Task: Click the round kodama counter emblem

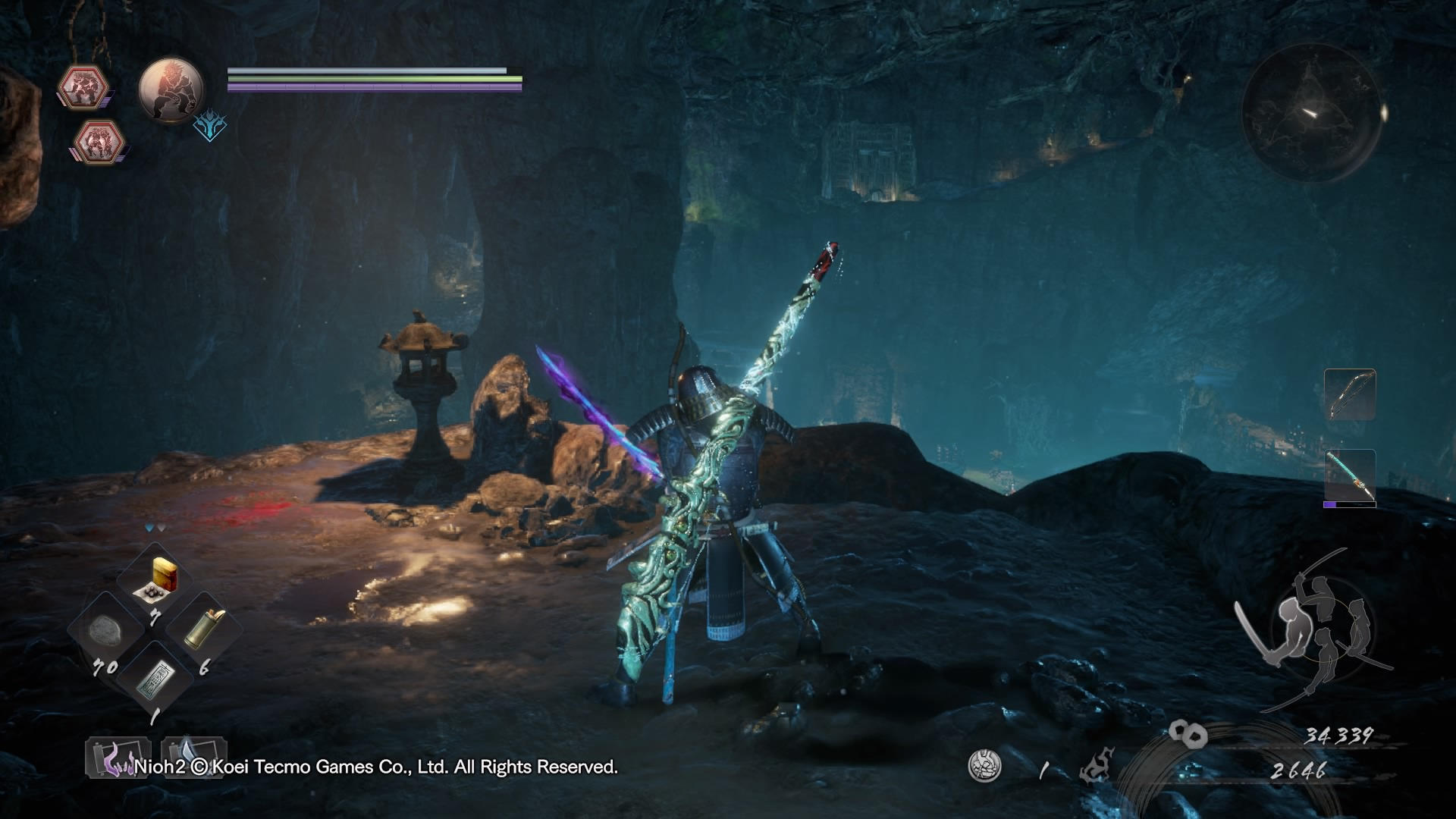Action: point(984,766)
